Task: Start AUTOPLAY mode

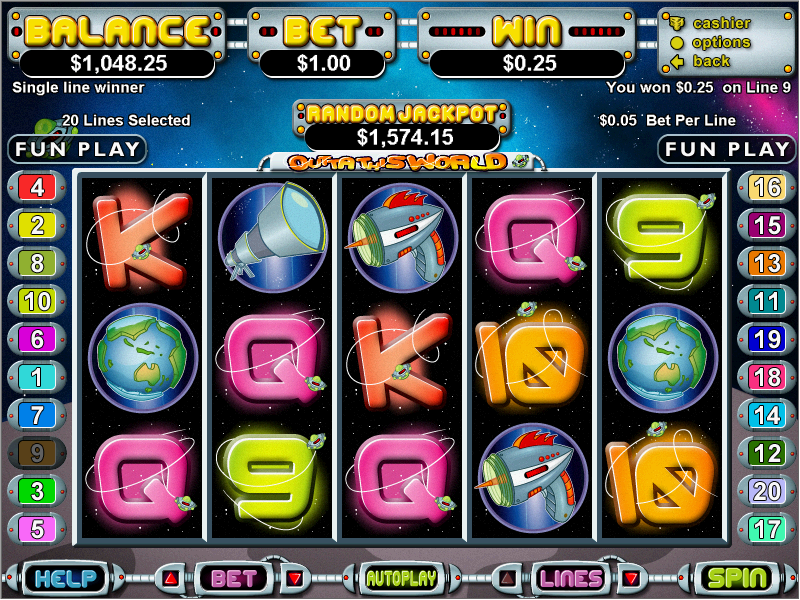Action: click(x=401, y=578)
